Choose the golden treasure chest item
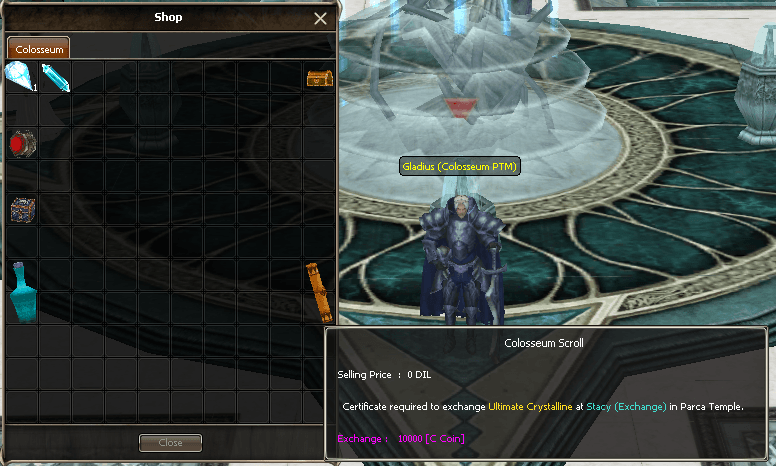 point(319,77)
